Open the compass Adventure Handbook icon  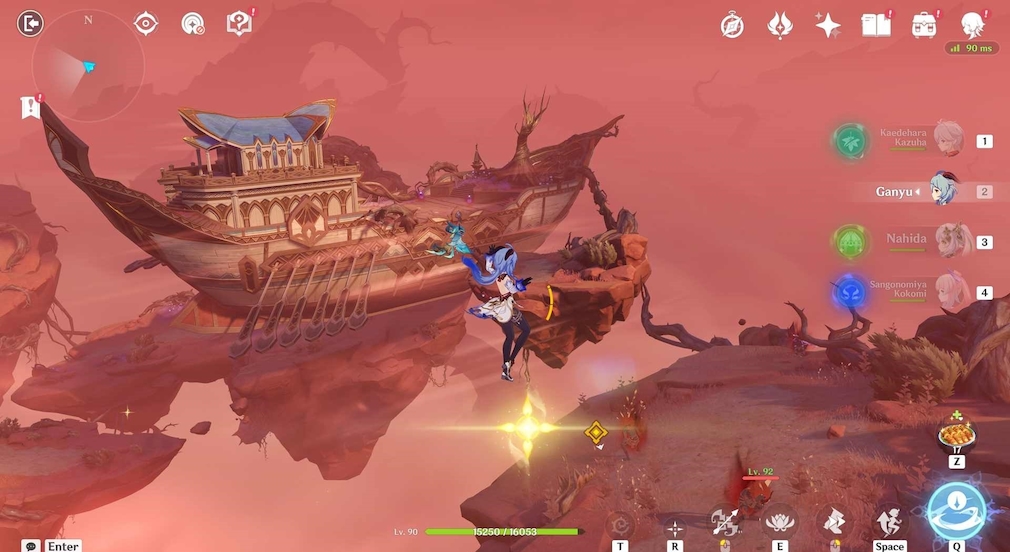click(x=732, y=26)
